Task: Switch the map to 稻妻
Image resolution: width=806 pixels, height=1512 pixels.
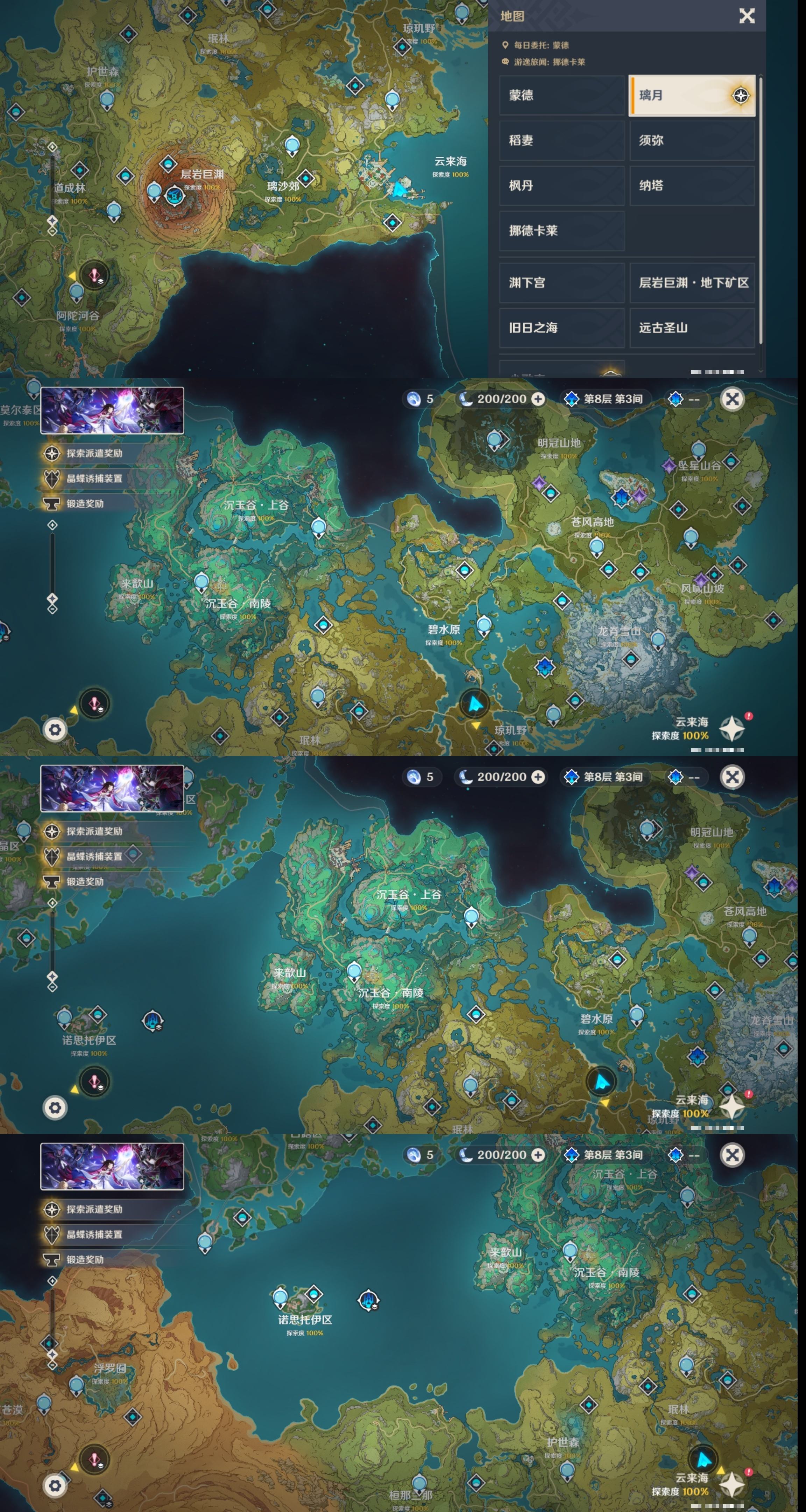Action: 561,140
